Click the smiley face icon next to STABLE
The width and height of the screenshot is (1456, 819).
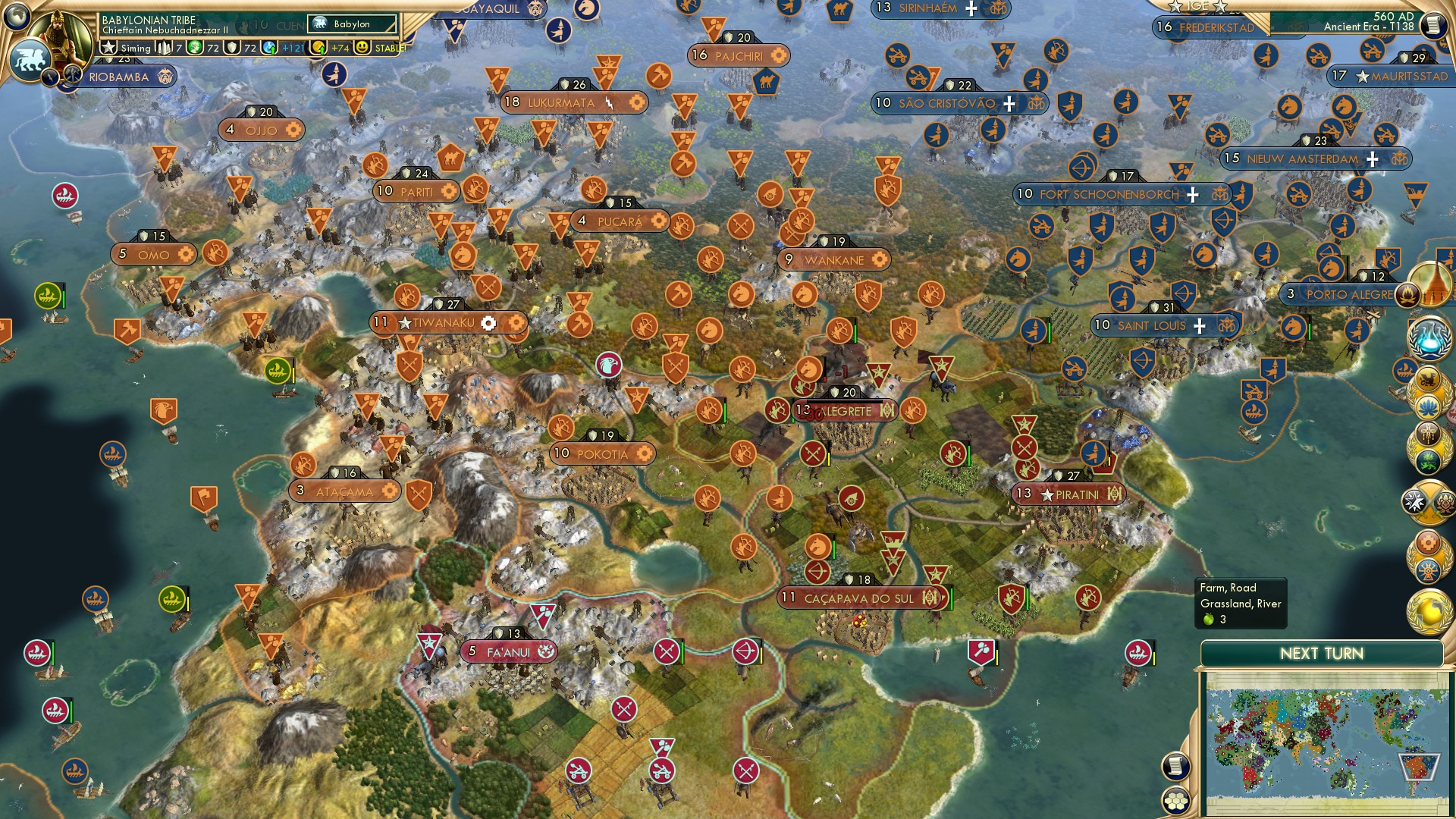click(362, 49)
